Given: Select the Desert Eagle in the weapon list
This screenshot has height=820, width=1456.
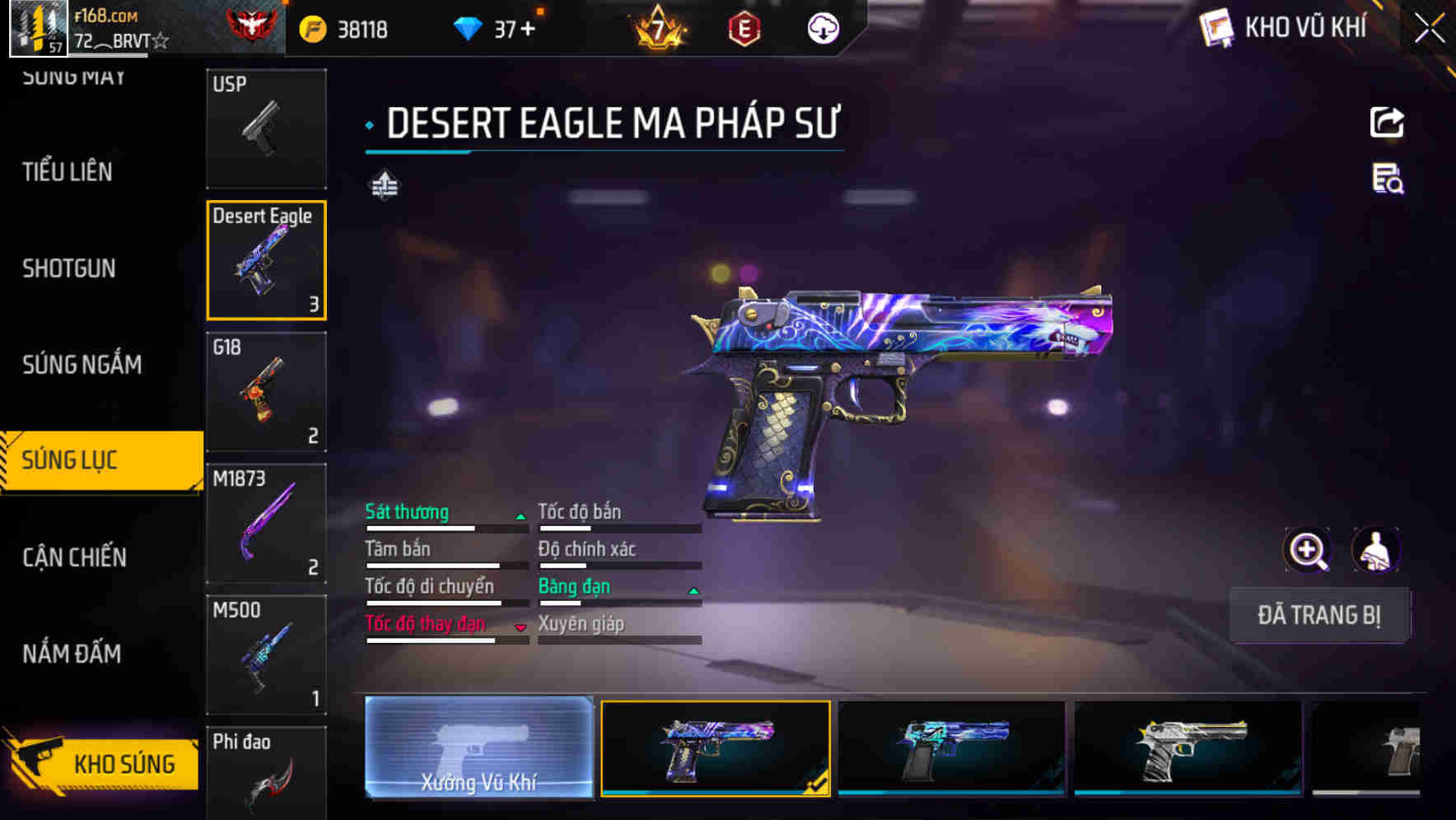Looking at the screenshot, I should (266, 259).
